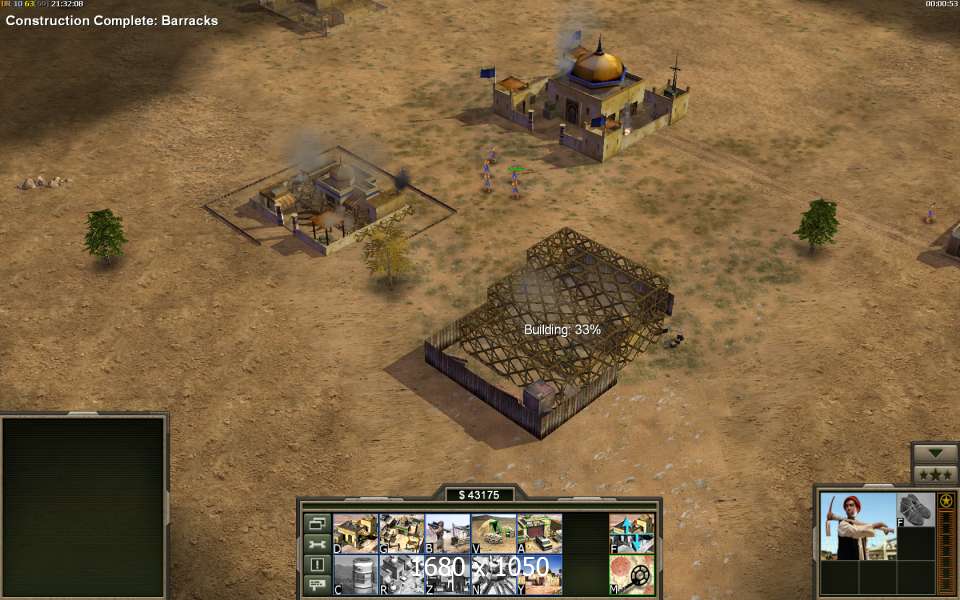
Task: Collapse the control bar with the down arrow
Action: pos(935,452)
